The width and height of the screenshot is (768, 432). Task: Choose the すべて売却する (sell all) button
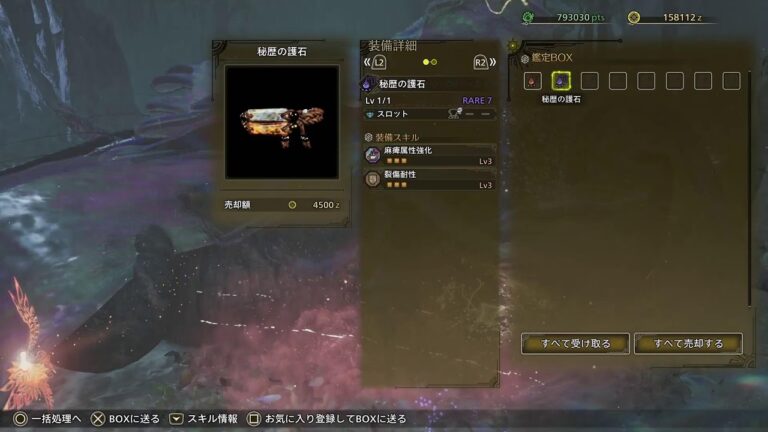688,343
